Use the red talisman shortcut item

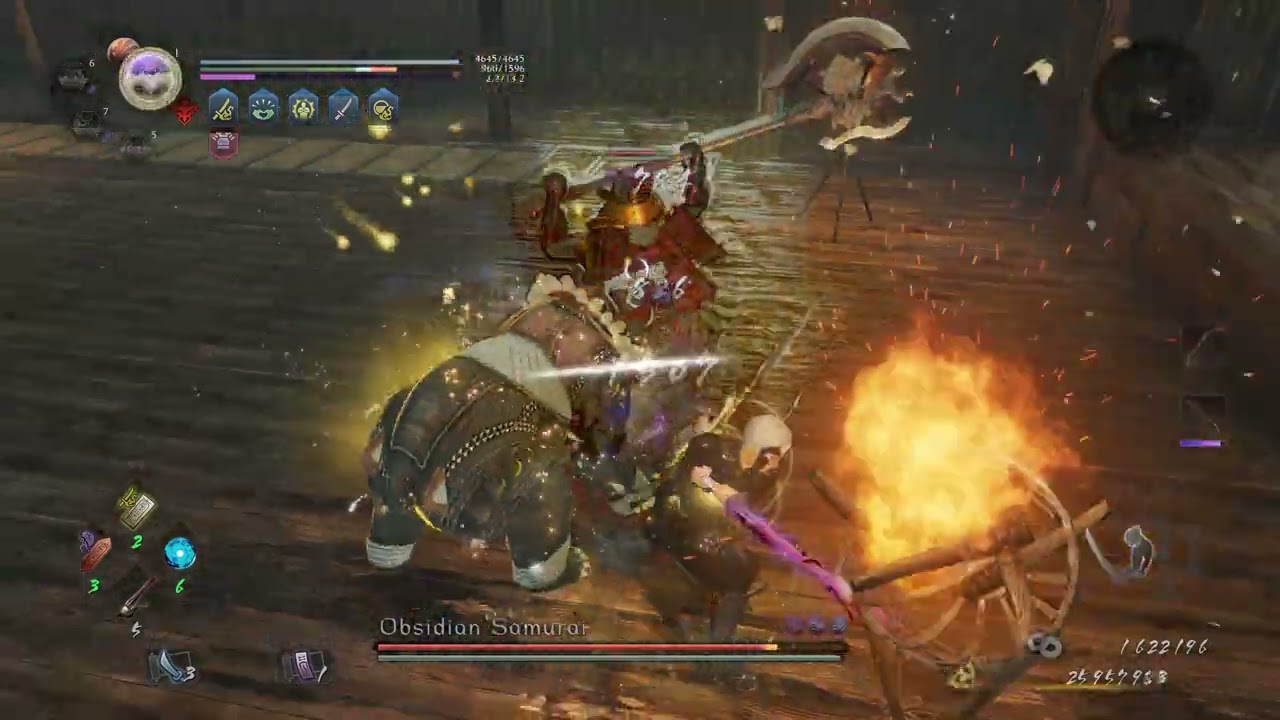point(95,549)
